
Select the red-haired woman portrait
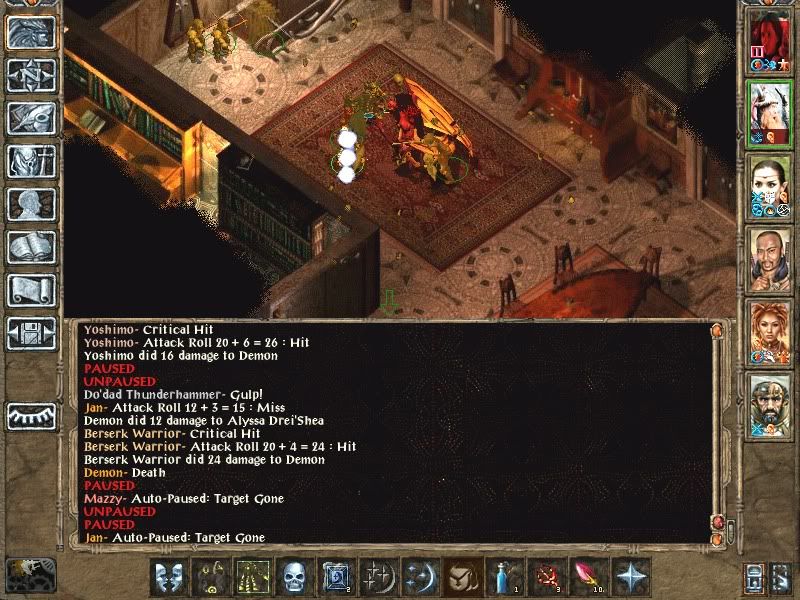pyautogui.click(x=769, y=331)
